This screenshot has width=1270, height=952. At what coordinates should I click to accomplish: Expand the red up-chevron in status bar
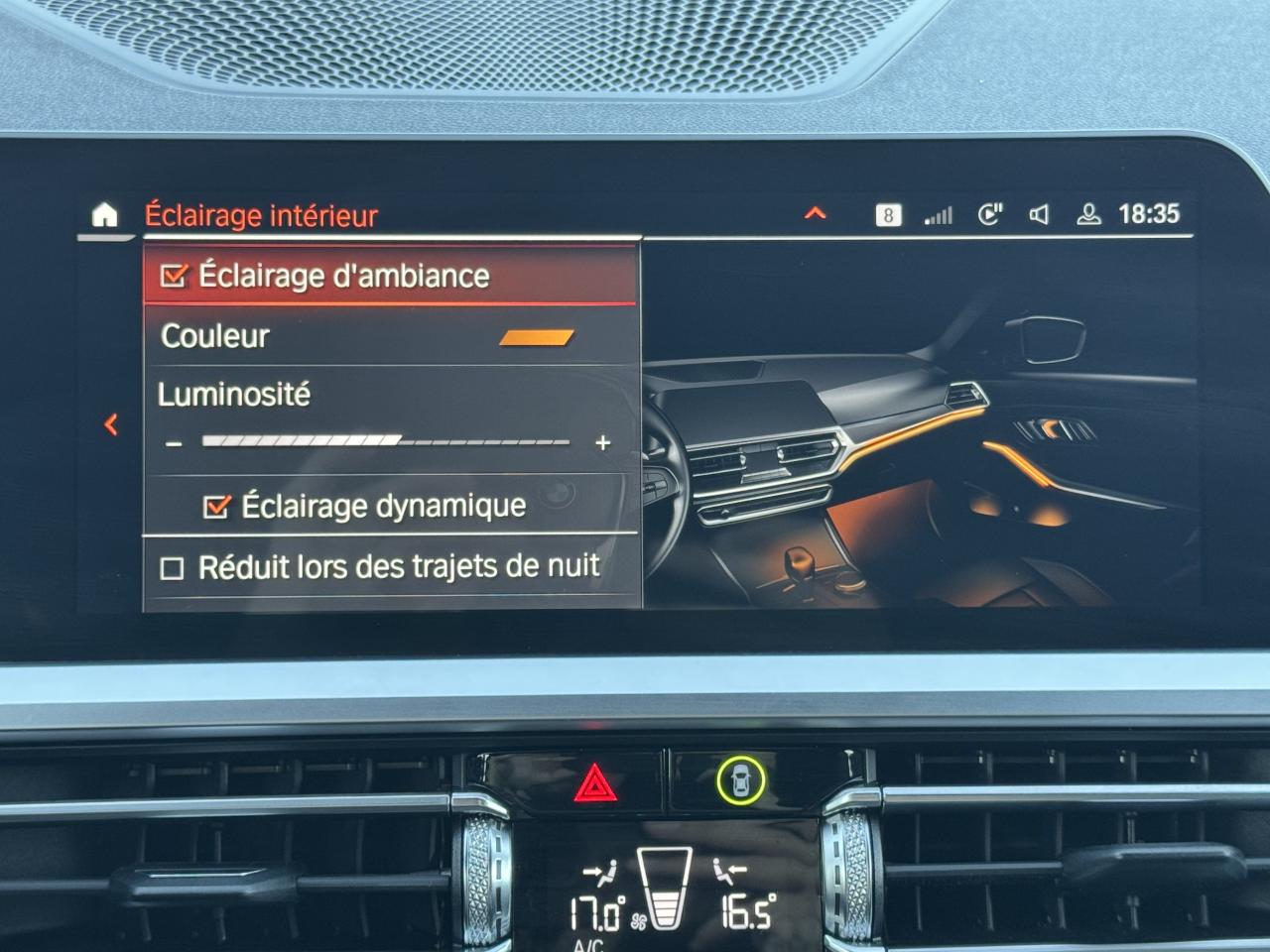[x=815, y=213]
